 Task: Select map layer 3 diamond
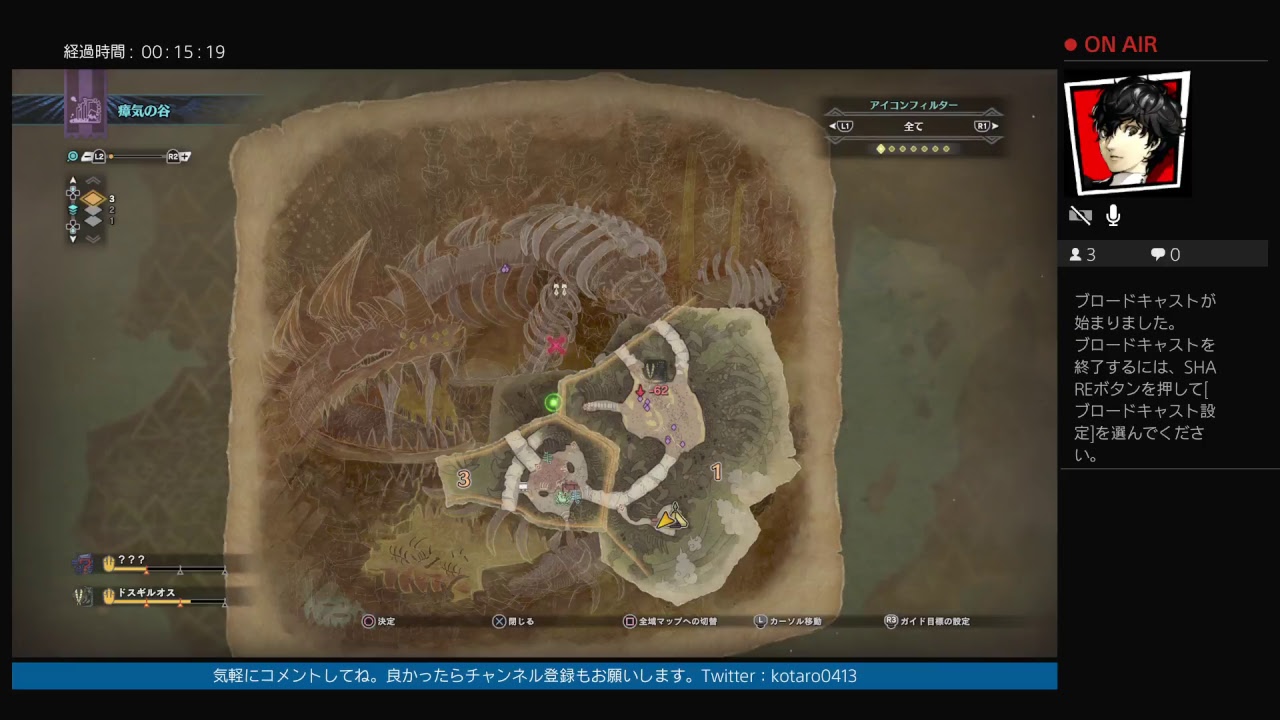tap(94, 199)
